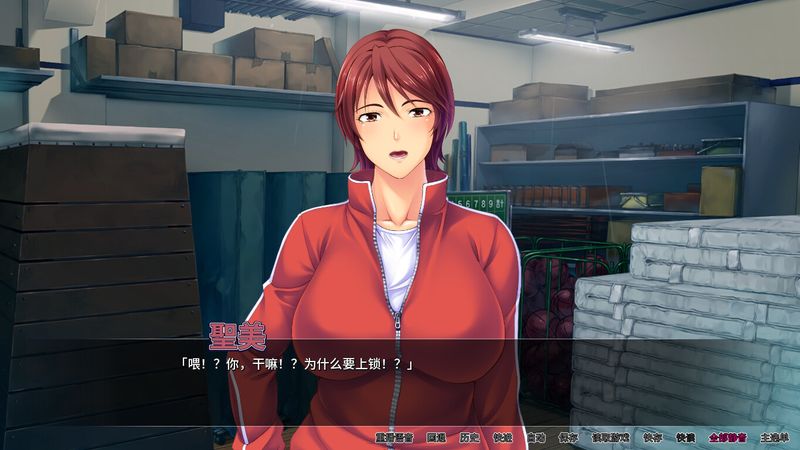Open the 历史 history log
800x450 pixels.
tap(470, 437)
